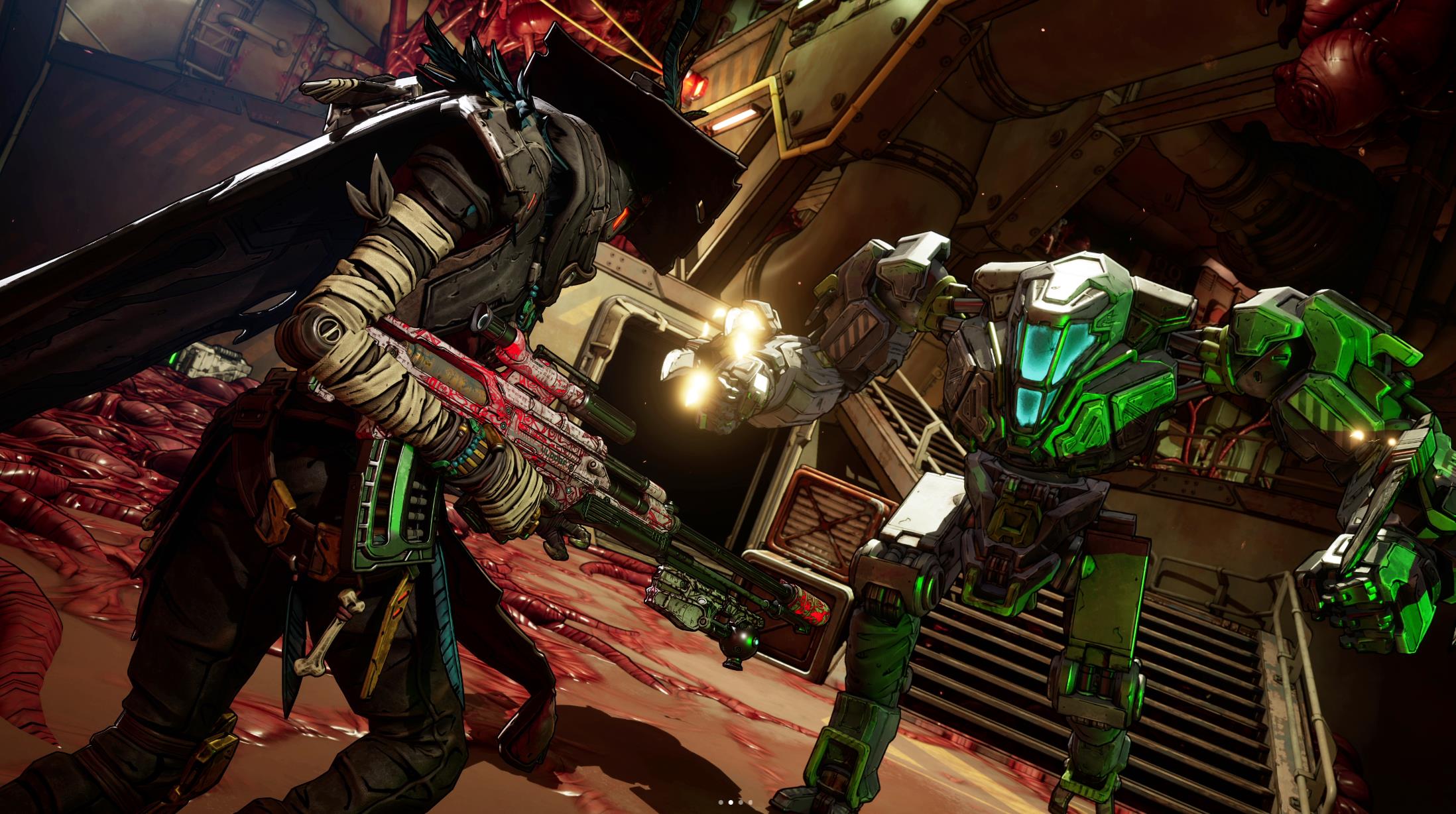Select the third carousel dot

[x=741, y=802]
